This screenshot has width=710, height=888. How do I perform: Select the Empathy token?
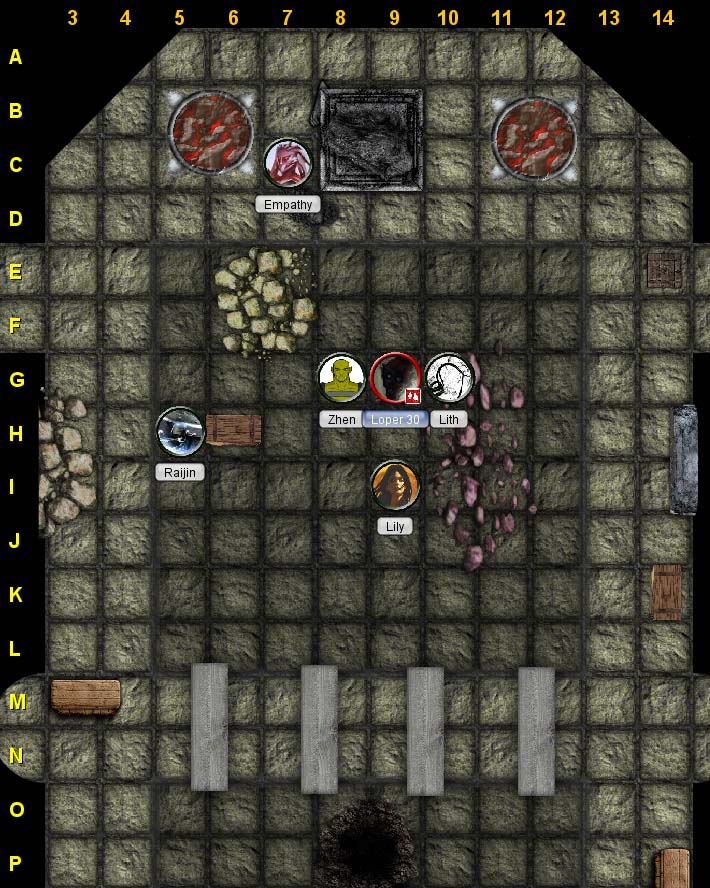point(288,163)
